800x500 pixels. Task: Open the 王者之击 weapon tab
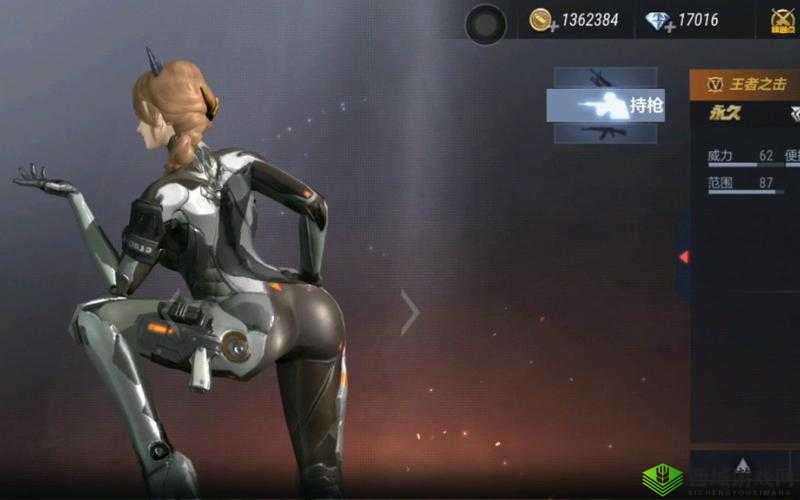(x=745, y=84)
